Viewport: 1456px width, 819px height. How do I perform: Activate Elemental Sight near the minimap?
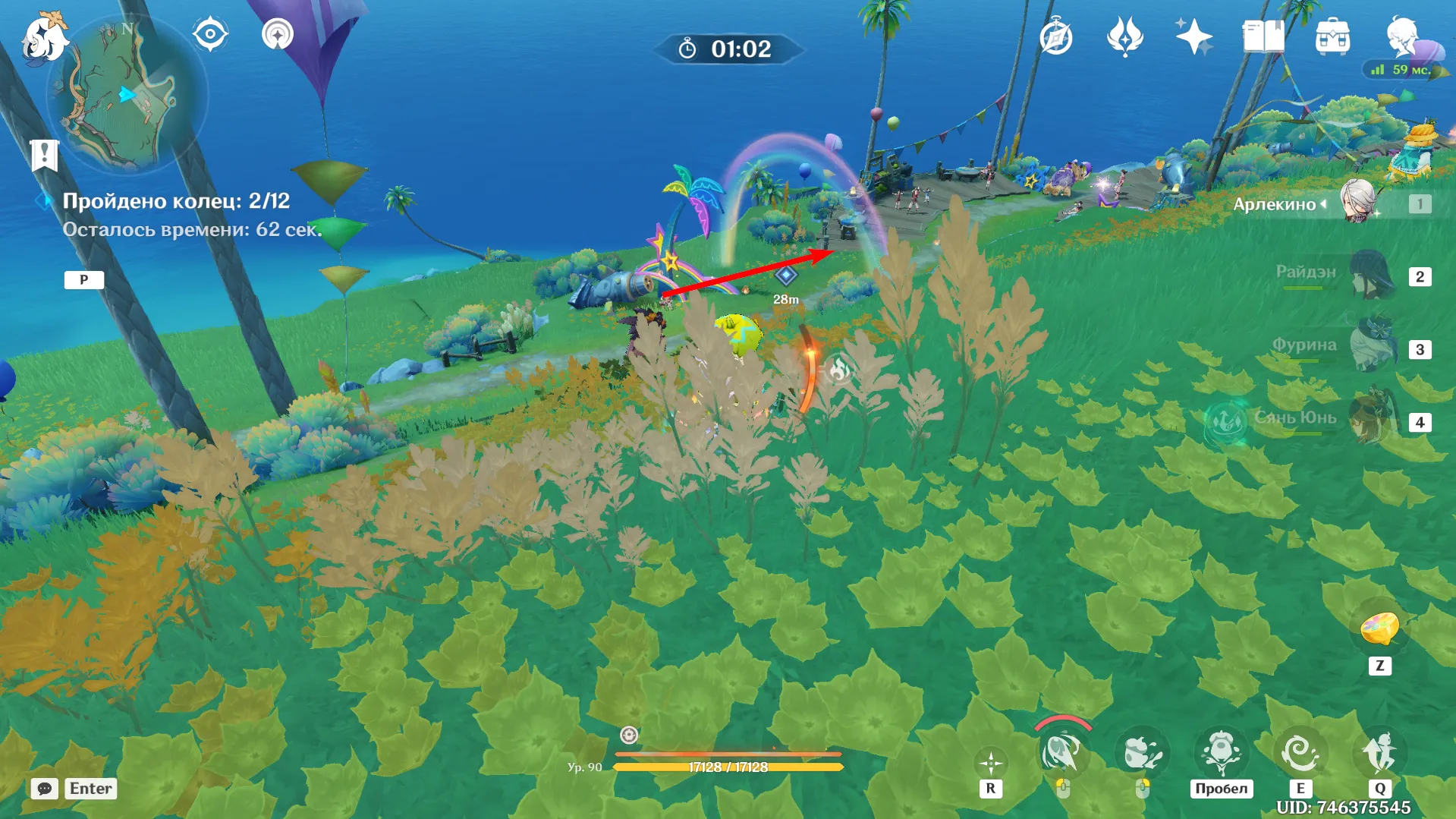[x=209, y=33]
